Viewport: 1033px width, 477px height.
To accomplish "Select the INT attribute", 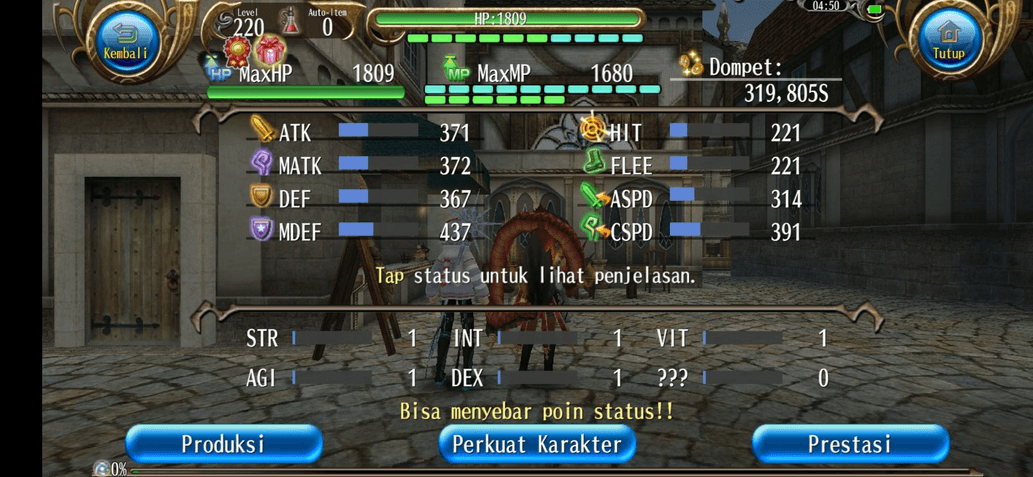I will click(x=538, y=339).
